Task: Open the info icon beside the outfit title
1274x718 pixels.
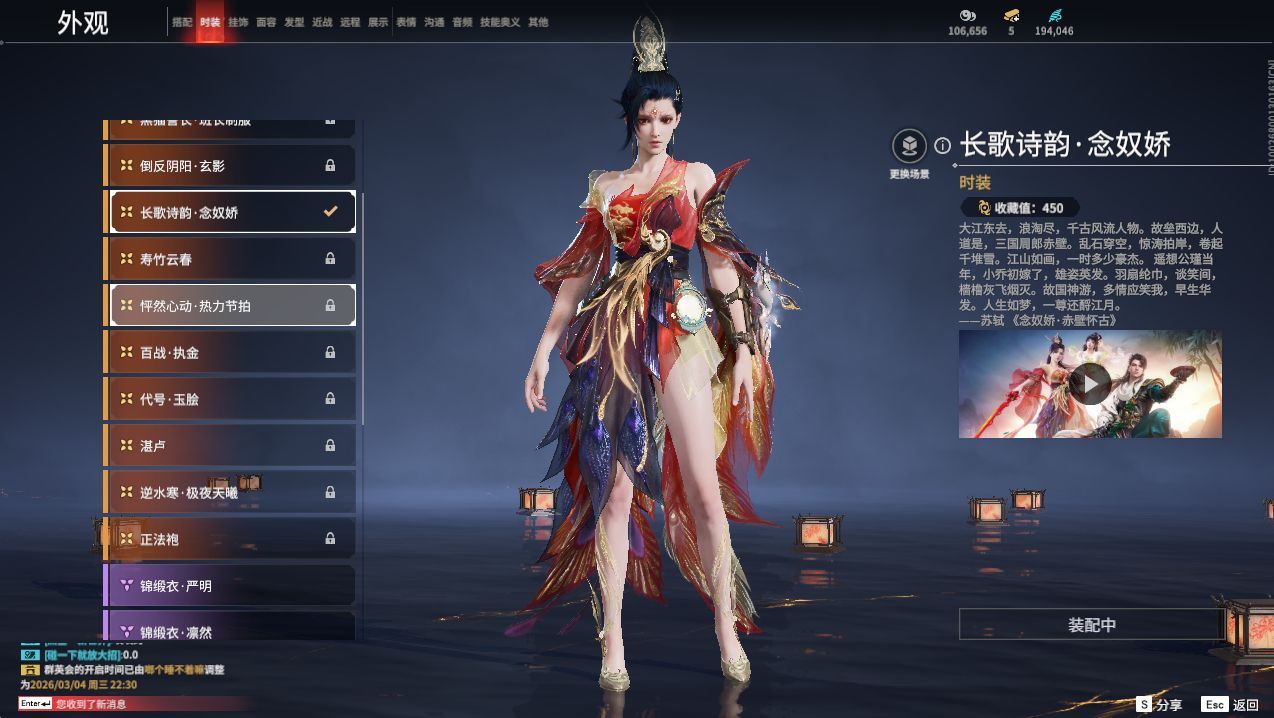Action: 942,146
